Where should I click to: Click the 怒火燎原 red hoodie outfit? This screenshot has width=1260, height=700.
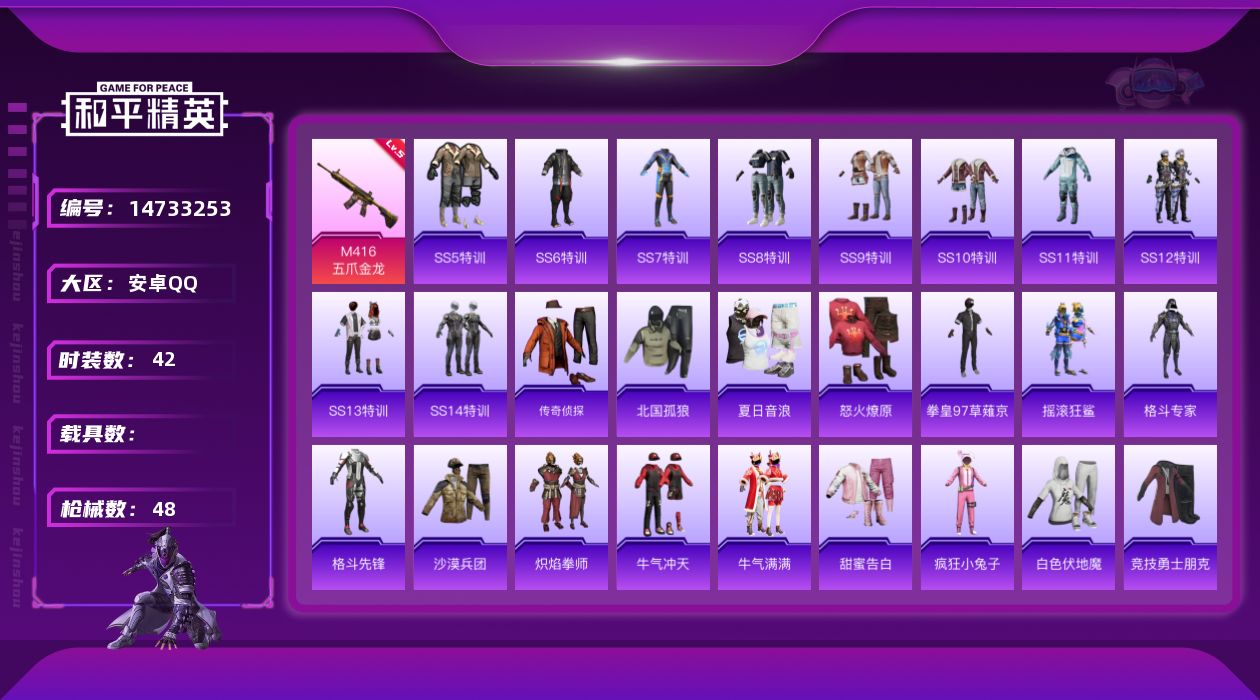tap(865, 364)
